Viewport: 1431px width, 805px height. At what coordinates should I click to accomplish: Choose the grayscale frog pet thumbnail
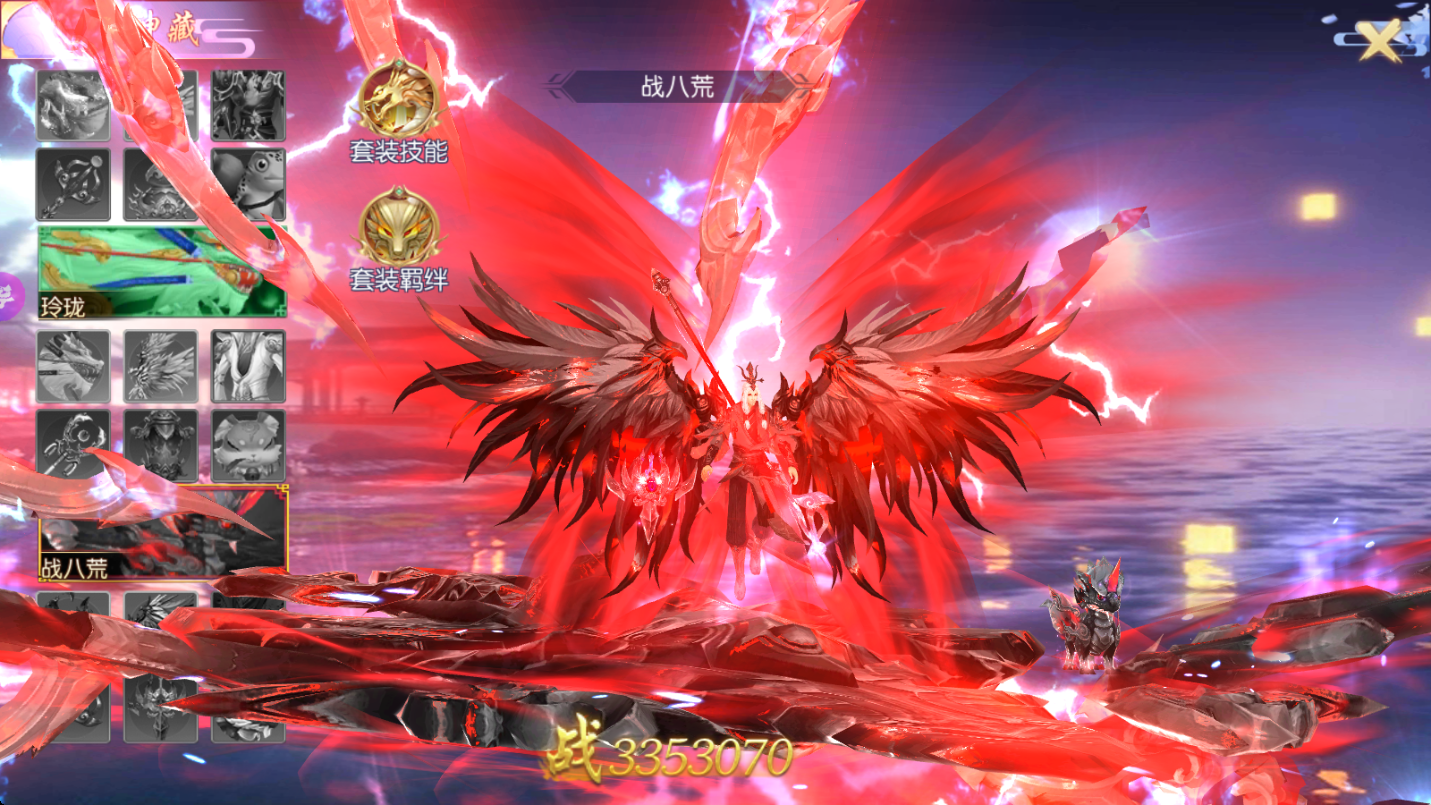248,184
